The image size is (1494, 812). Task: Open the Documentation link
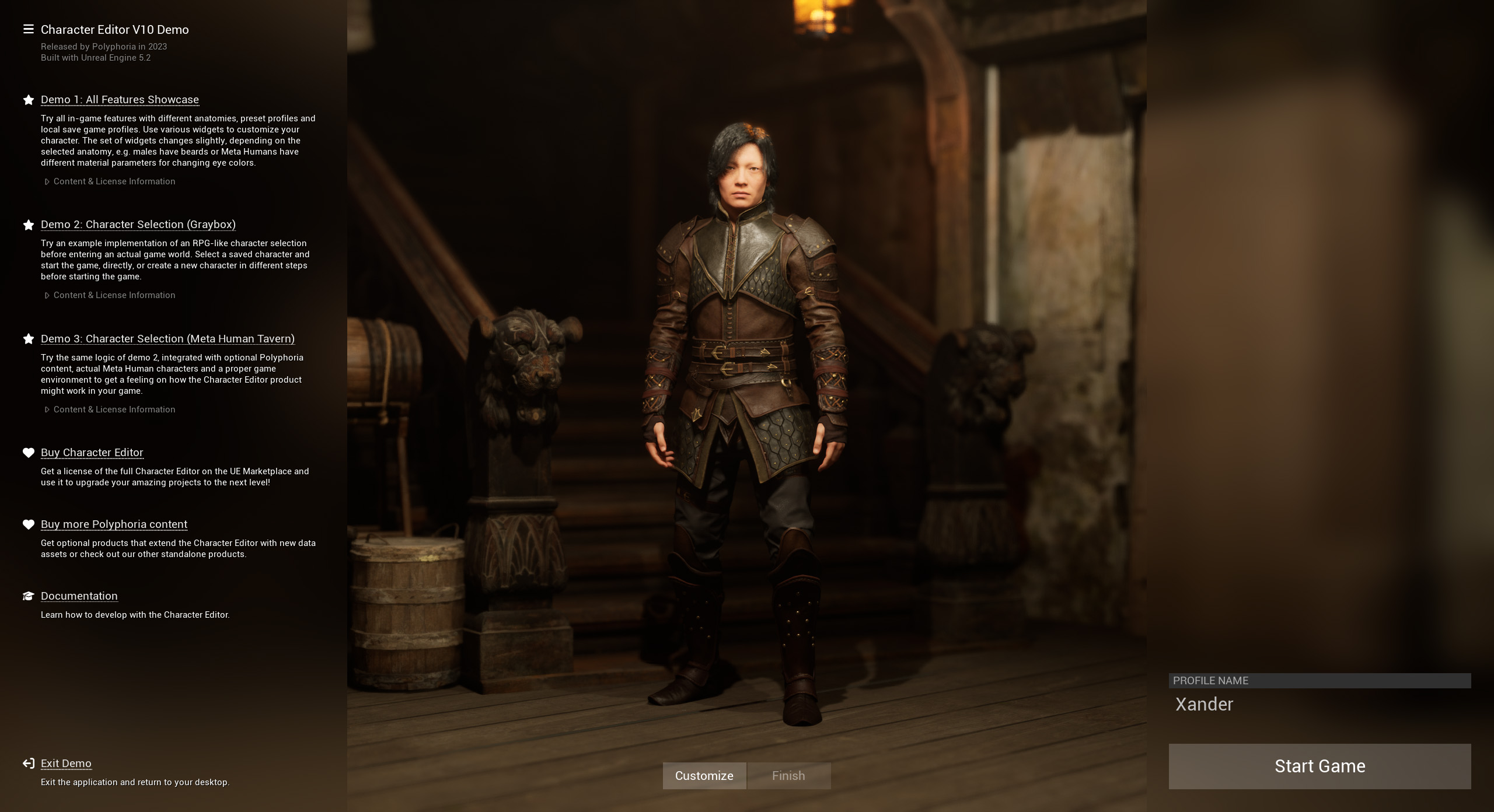tap(79, 596)
